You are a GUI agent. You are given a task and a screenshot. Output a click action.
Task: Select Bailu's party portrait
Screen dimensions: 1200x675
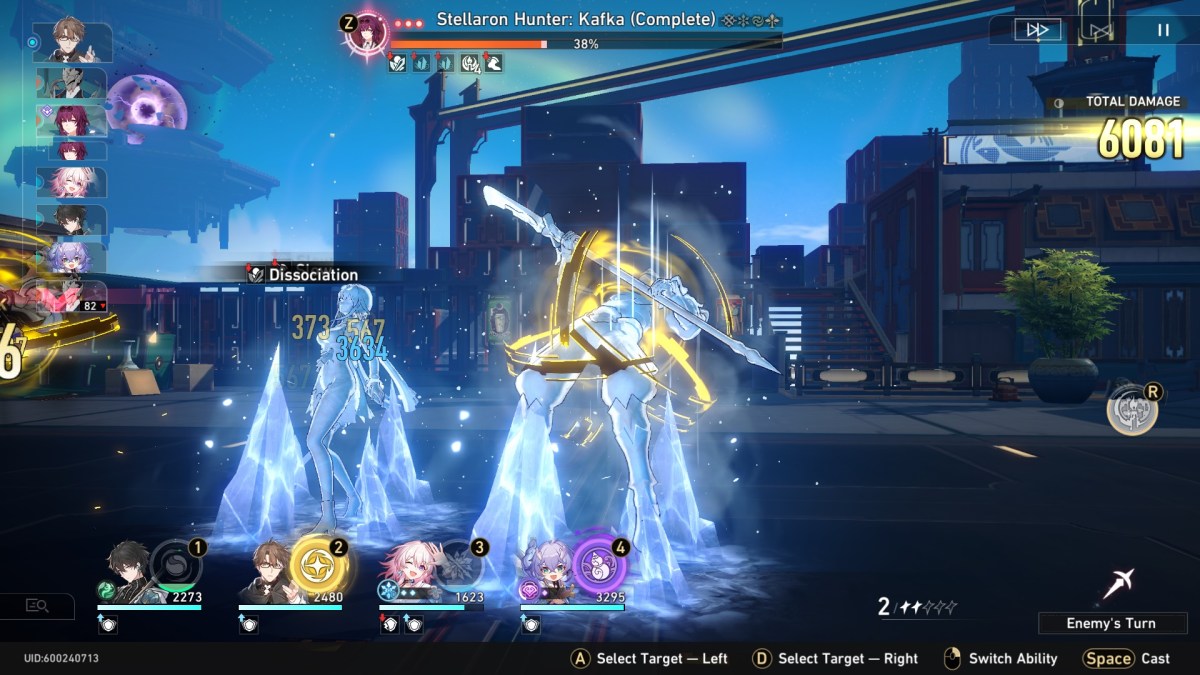click(x=548, y=577)
